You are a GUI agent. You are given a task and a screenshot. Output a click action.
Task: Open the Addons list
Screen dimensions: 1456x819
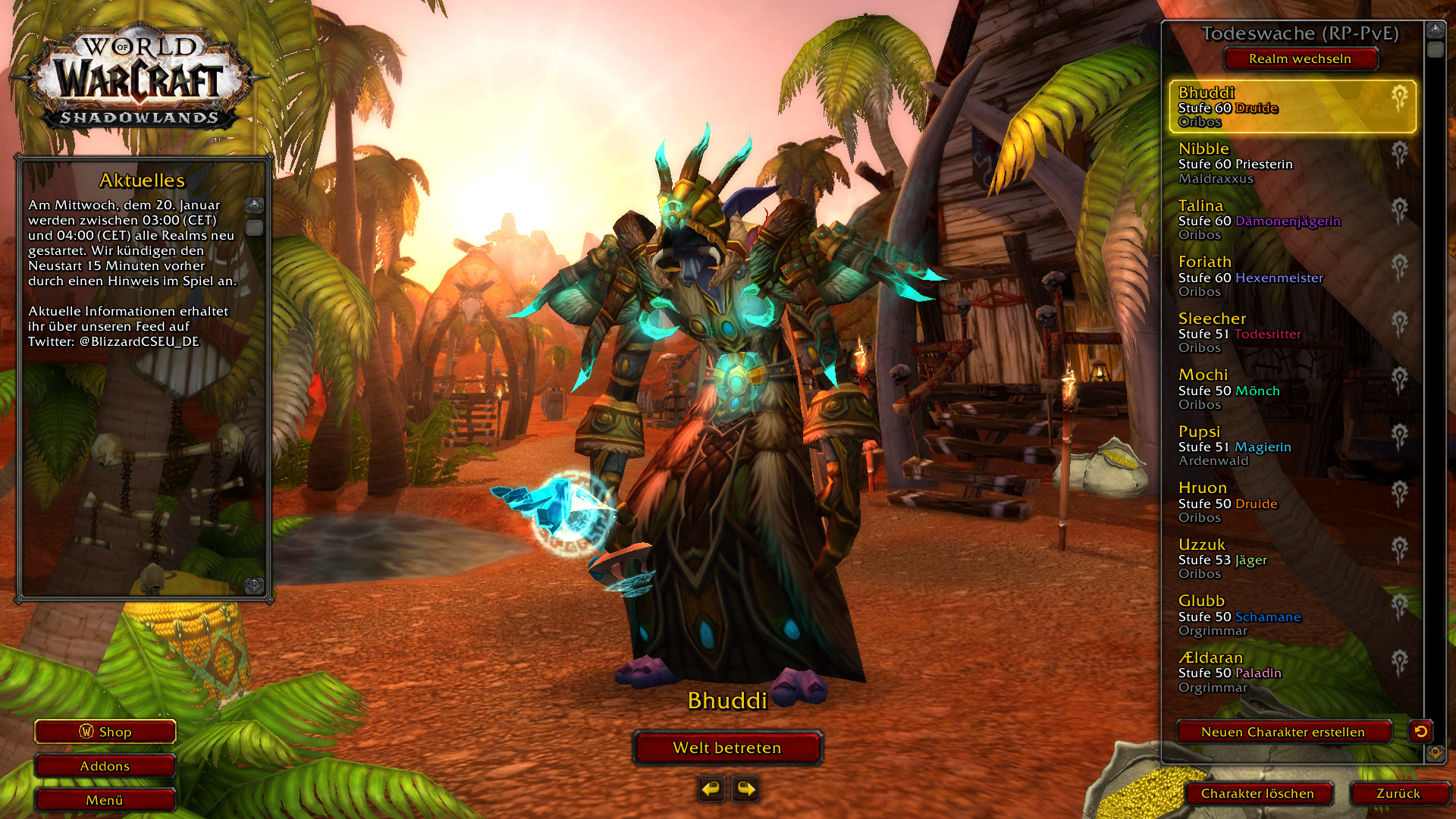coord(105,766)
